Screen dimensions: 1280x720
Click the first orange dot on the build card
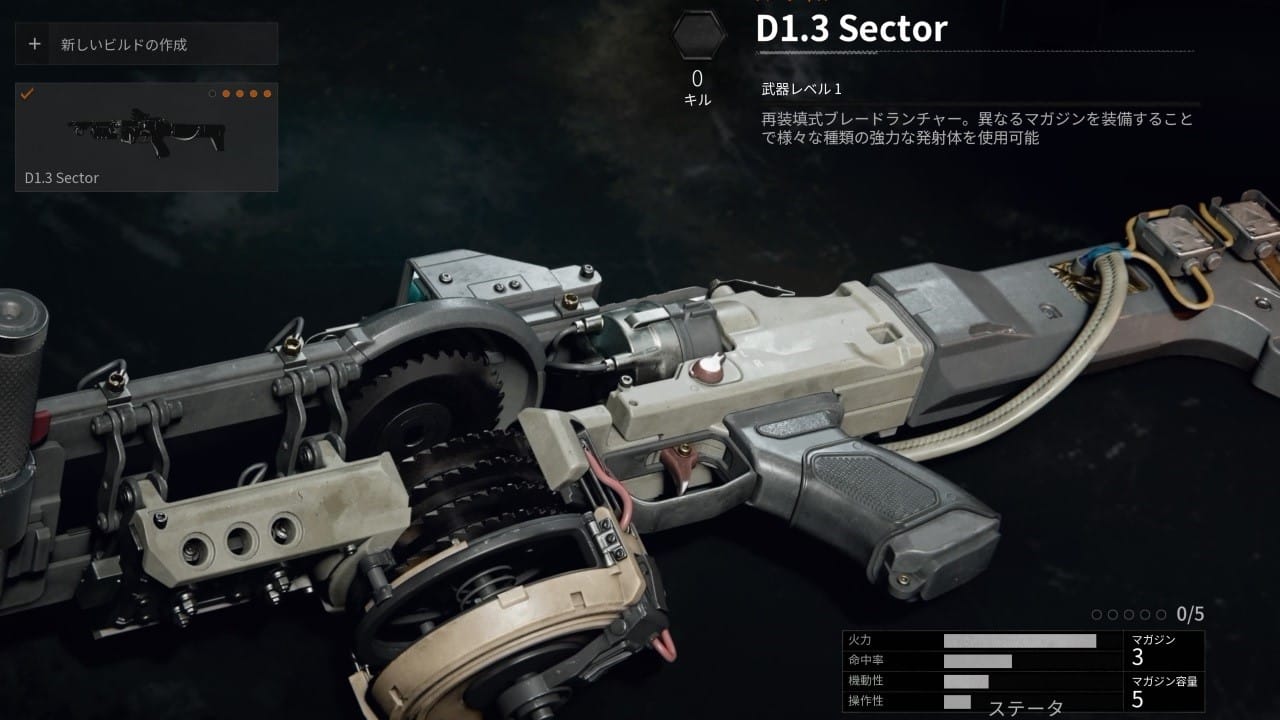226,94
